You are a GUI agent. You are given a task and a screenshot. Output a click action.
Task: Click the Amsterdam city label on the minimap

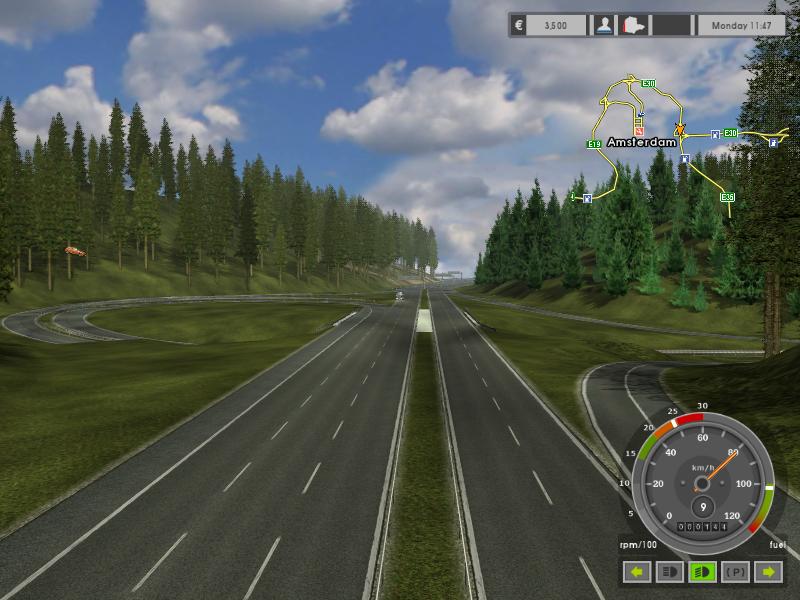click(641, 143)
